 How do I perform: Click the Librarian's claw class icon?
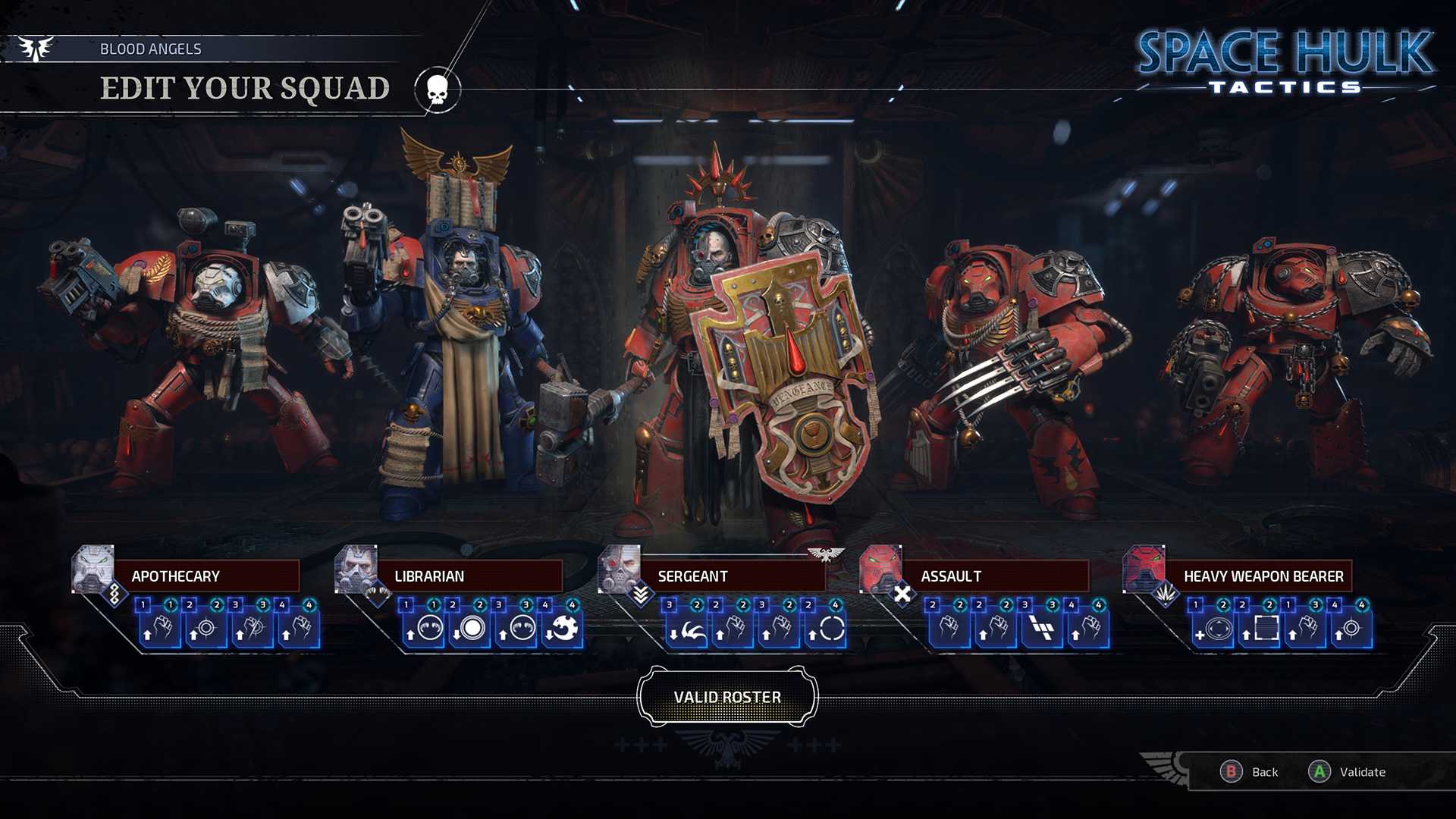(377, 592)
